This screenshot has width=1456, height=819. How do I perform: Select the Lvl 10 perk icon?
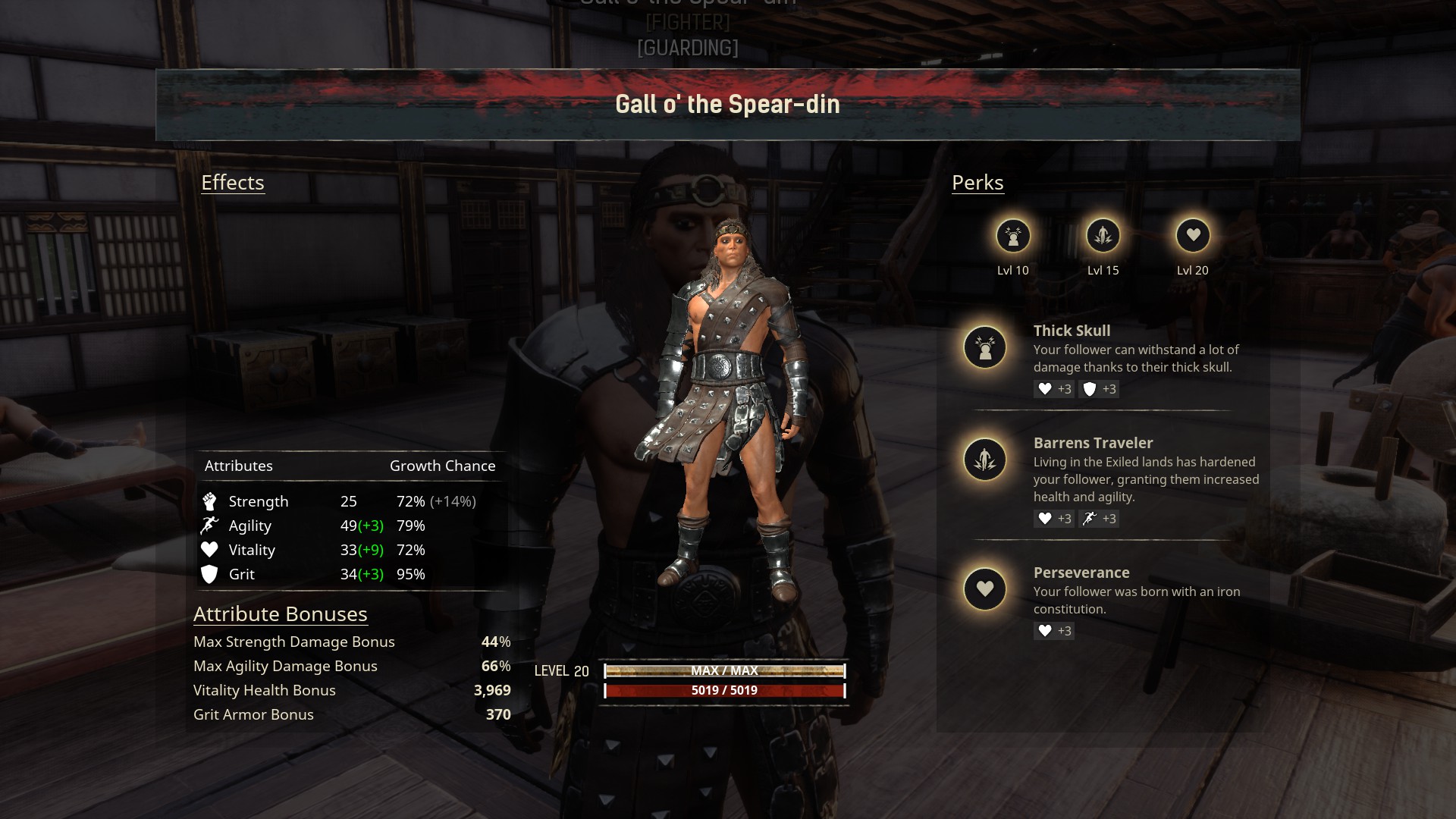point(1013,236)
